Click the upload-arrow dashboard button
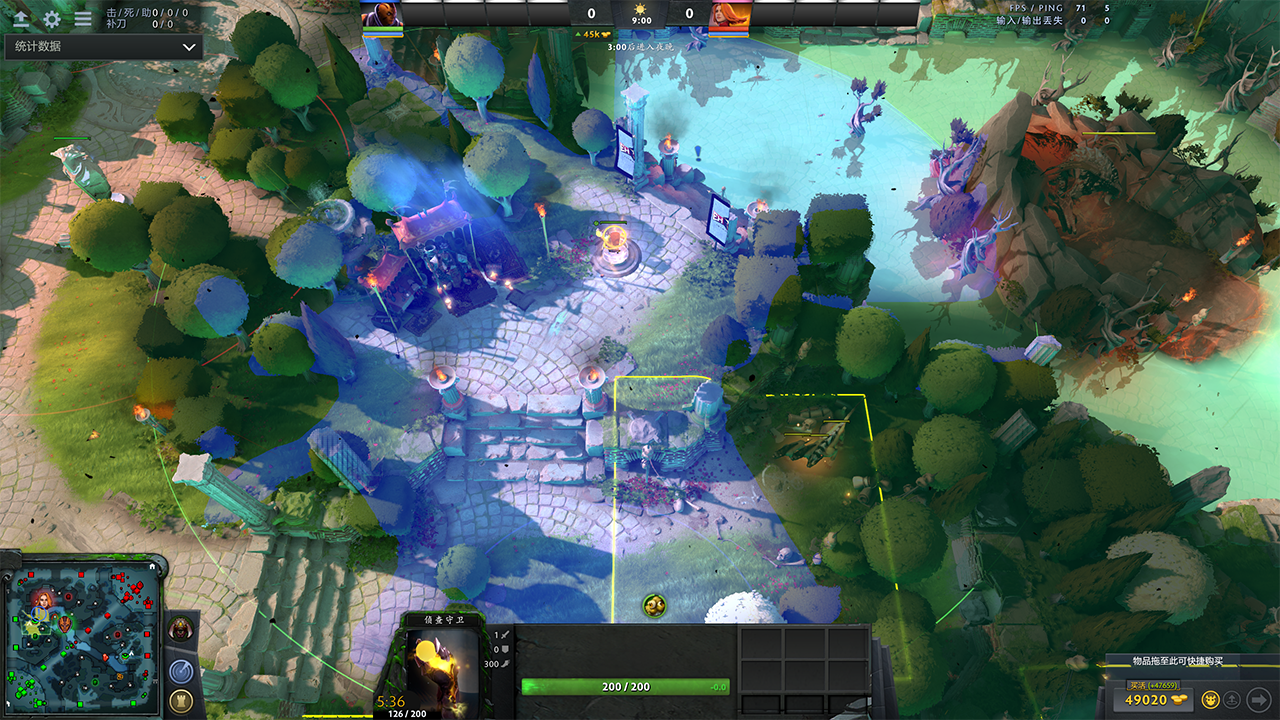This screenshot has height=720, width=1280. [20, 18]
